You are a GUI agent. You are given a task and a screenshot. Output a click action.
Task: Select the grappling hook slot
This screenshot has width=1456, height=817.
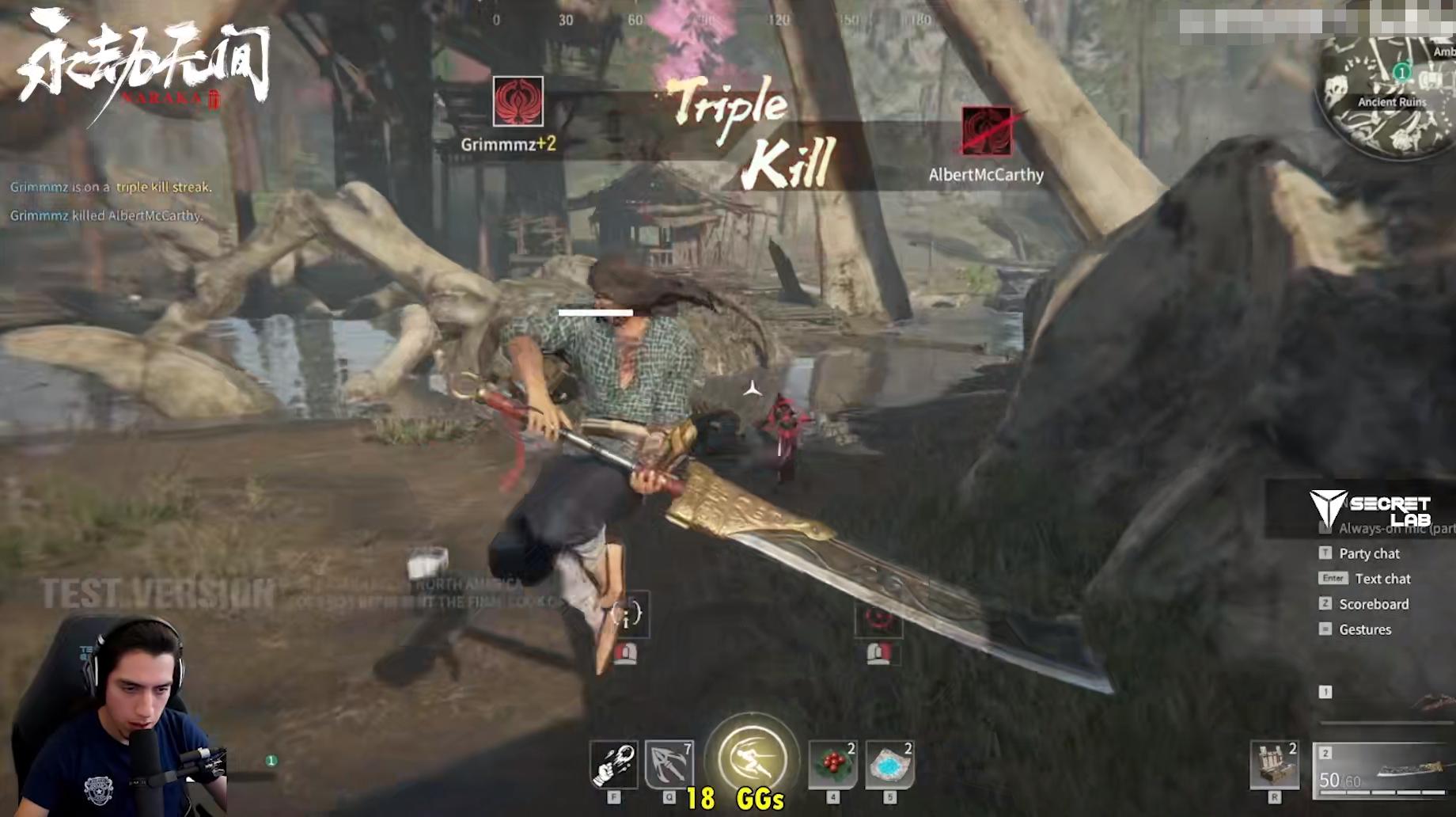pos(669,765)
